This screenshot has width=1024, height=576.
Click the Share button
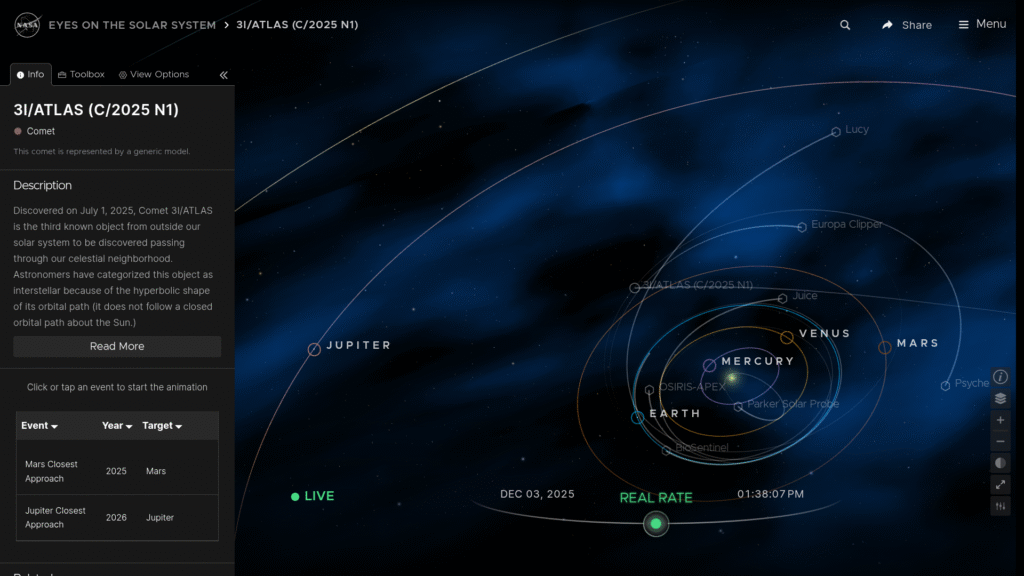(906, 25)
